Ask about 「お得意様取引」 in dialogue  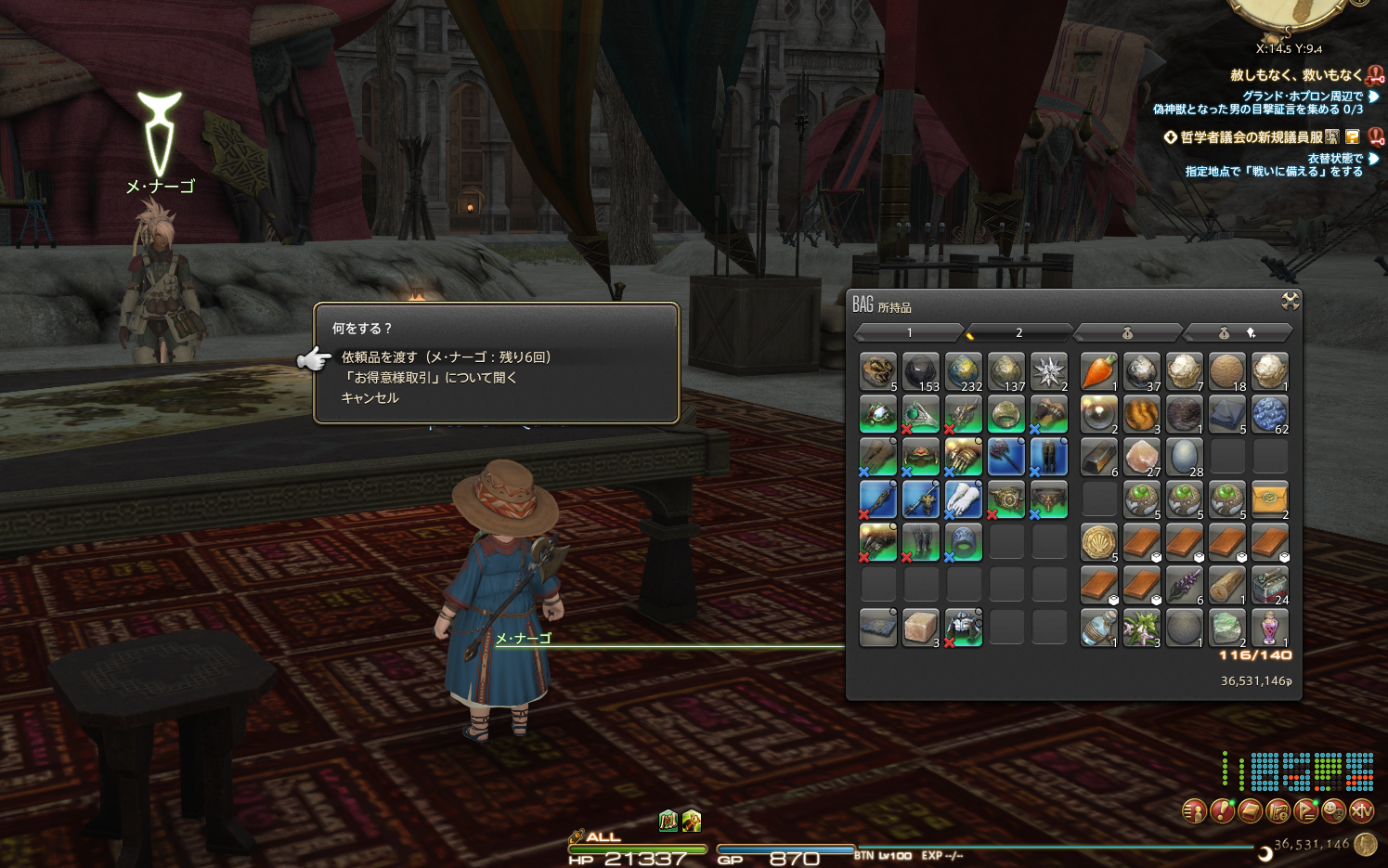coord(429,378)
